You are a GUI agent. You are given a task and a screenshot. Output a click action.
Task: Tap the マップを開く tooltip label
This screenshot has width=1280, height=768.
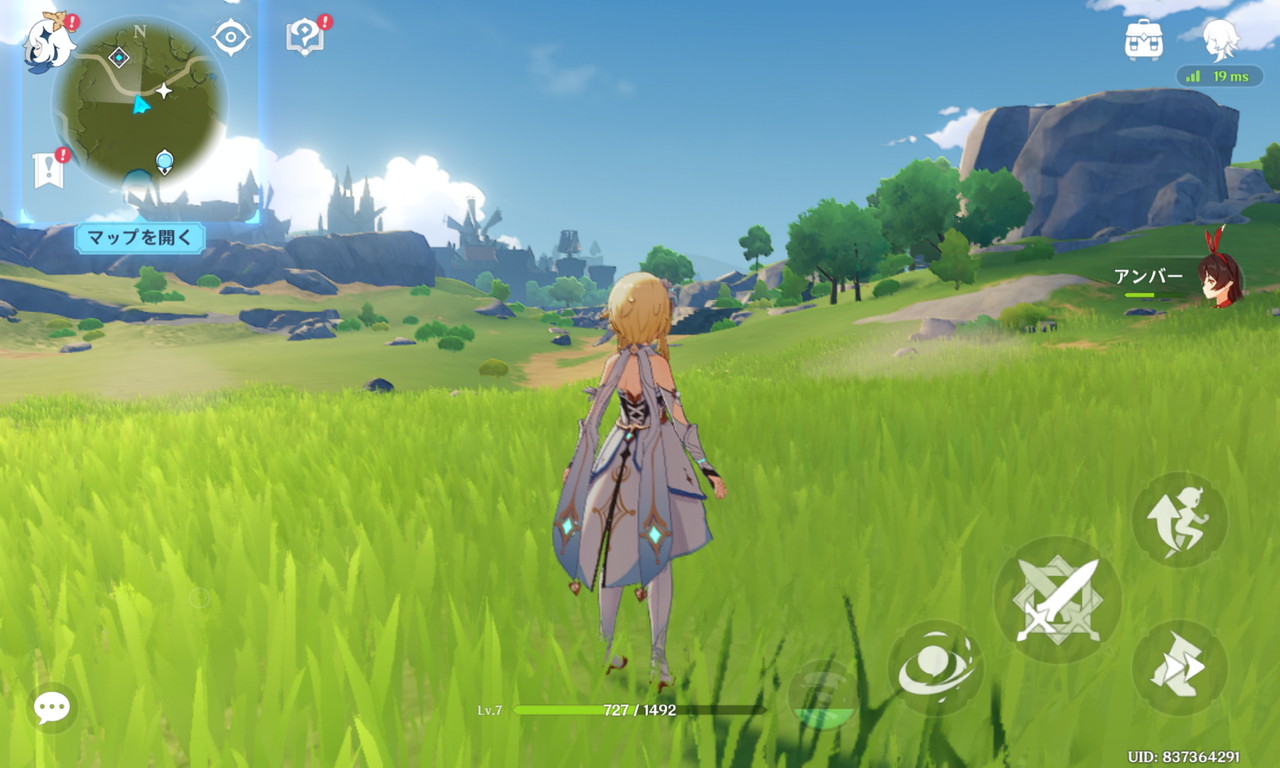[140, 238]
